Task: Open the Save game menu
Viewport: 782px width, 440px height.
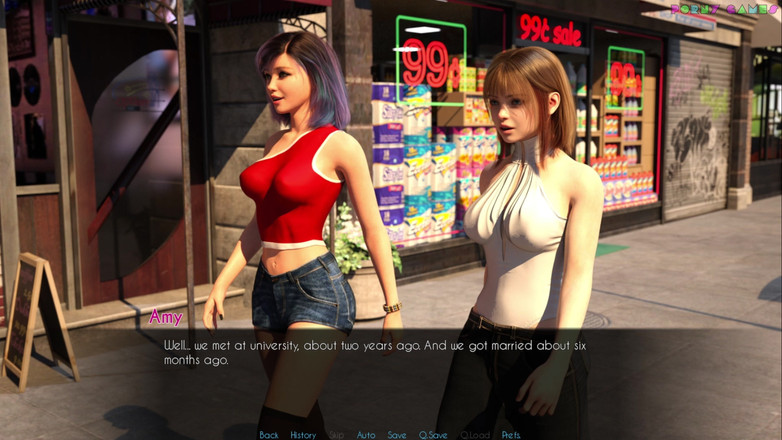Action: point(397,435)
